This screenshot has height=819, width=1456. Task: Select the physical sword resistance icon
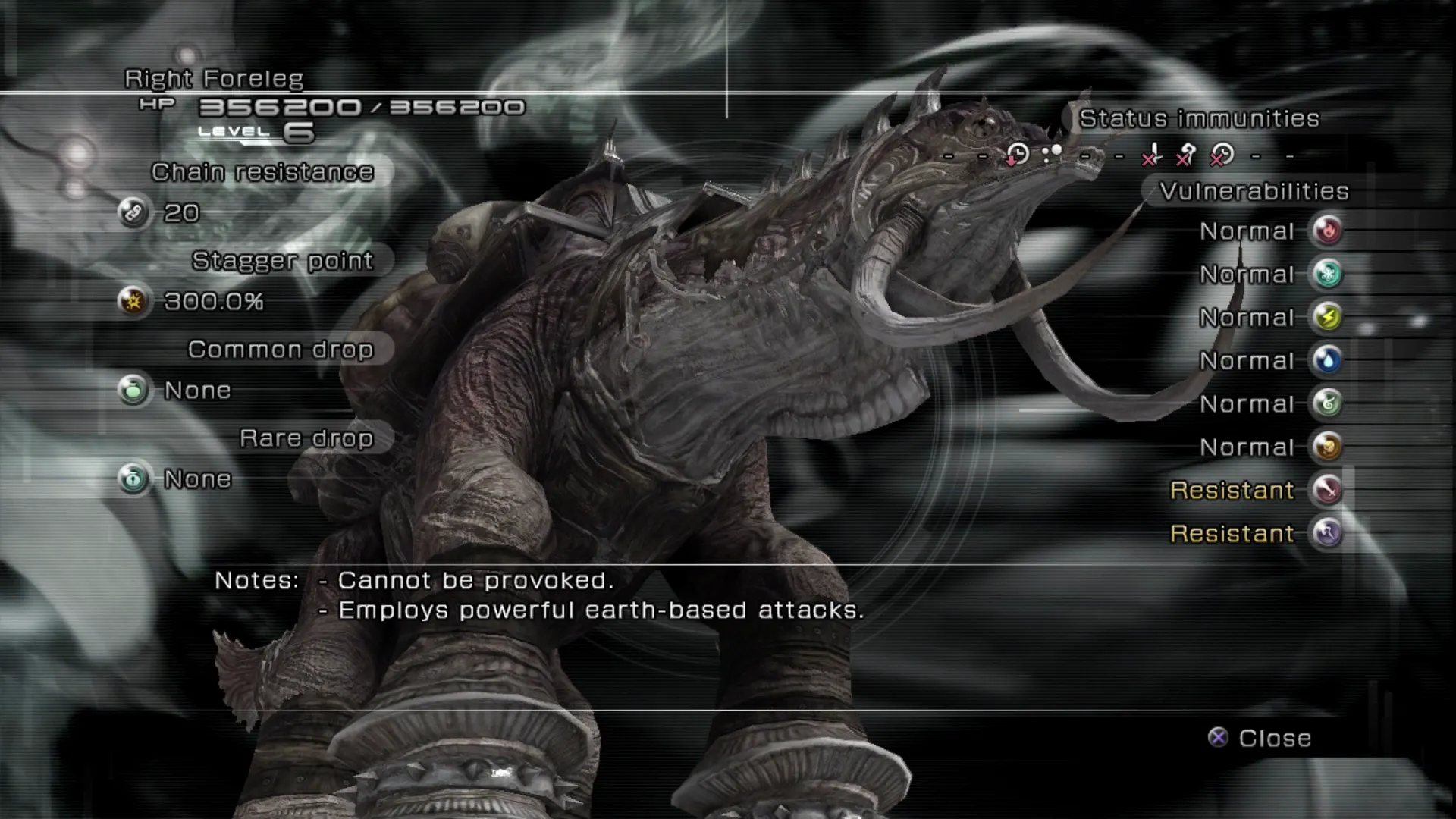1327,490
